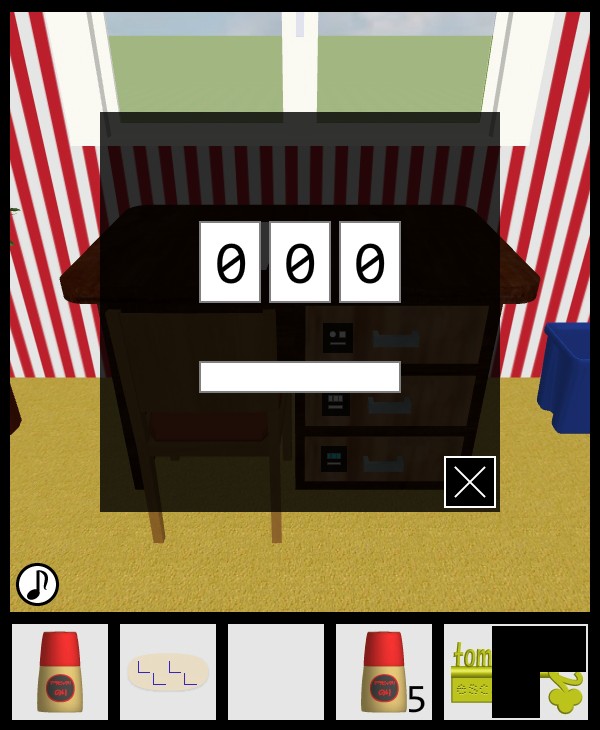The height and width of the screenshot is (730, 600).
Task: Select the paper with L-shaped symbols
Action: pyautogui.click(x=168, y=672)
